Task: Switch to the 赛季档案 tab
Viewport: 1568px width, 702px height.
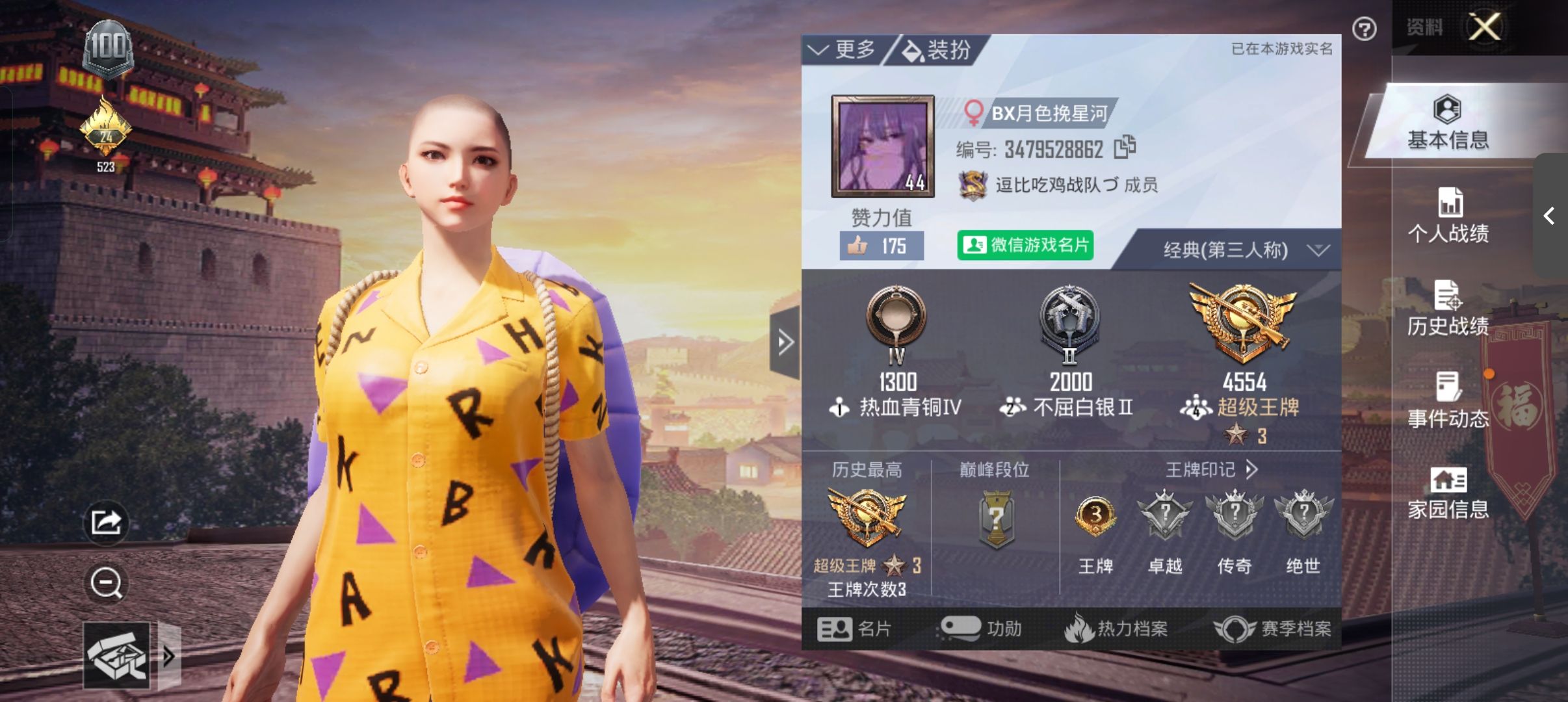Action: tap(1275, 628)
